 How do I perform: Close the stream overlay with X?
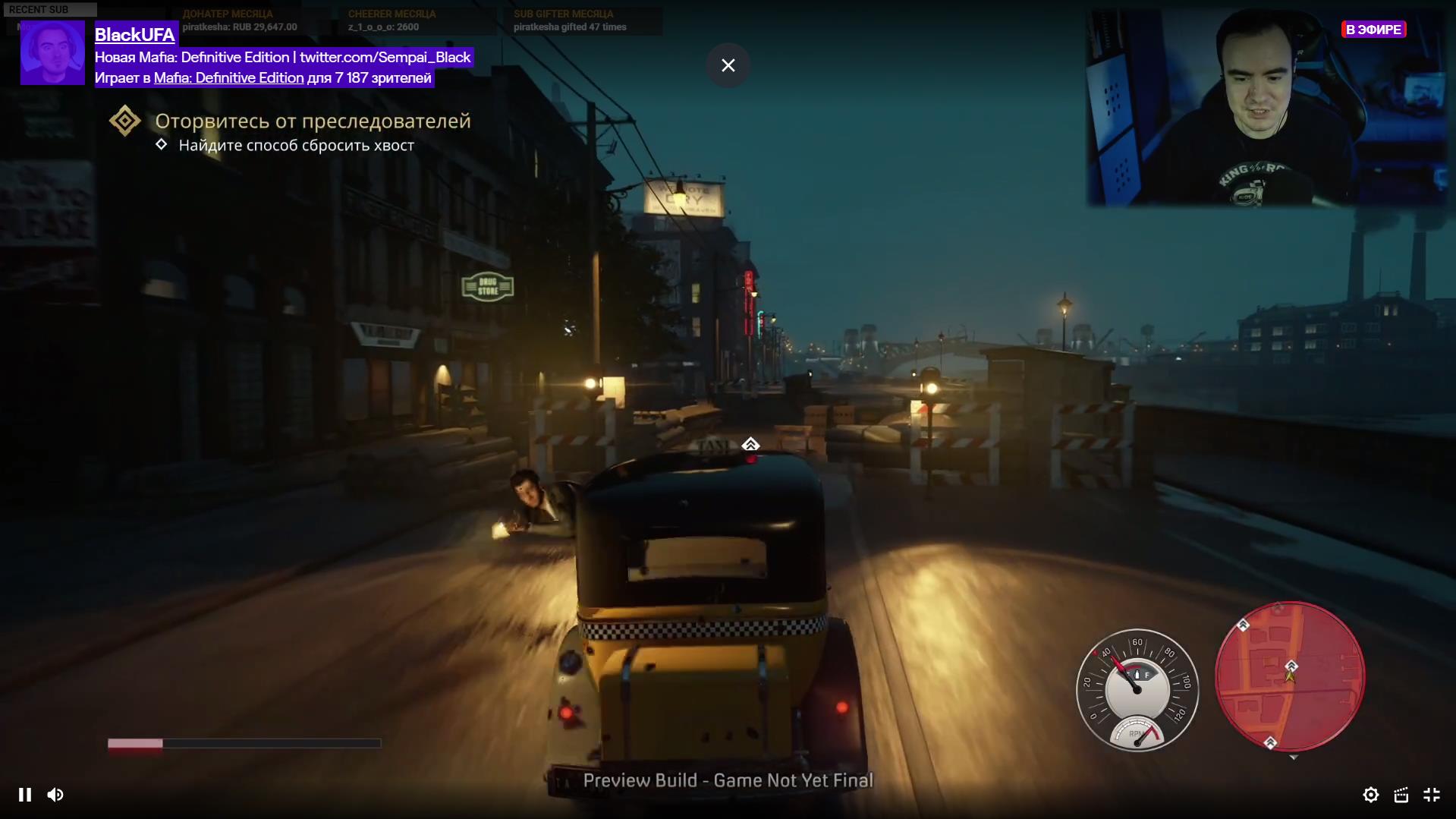tap(728, 65)
